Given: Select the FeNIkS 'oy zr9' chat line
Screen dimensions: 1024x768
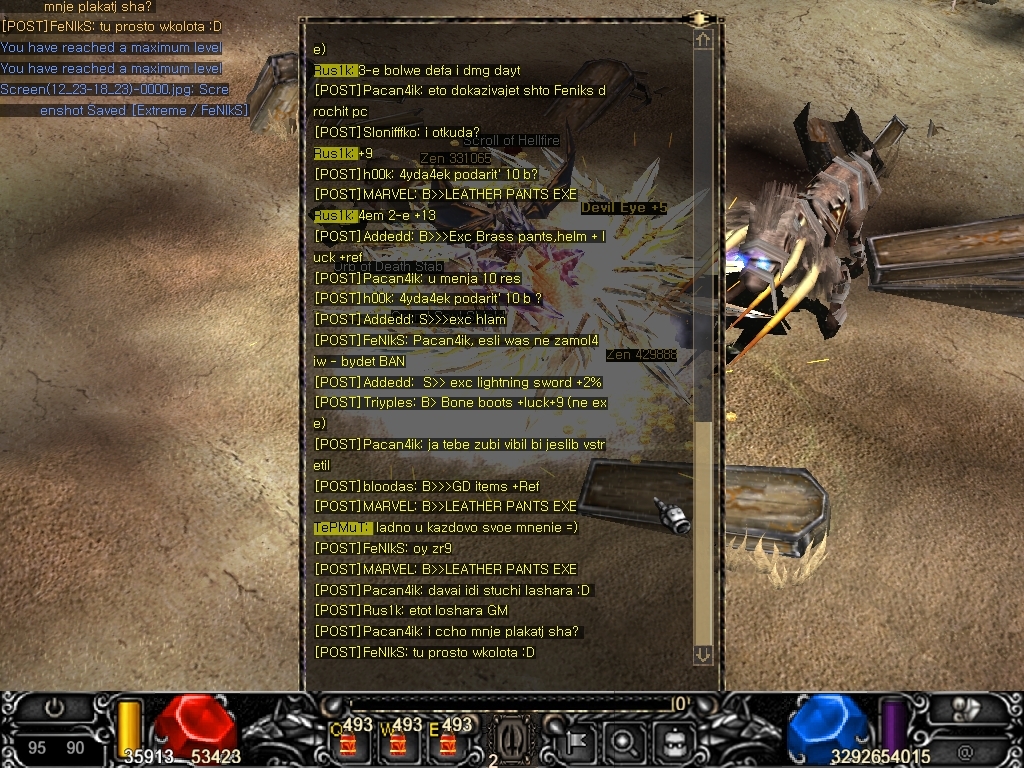Looking at the screenshot, I should tap(383, 548).
